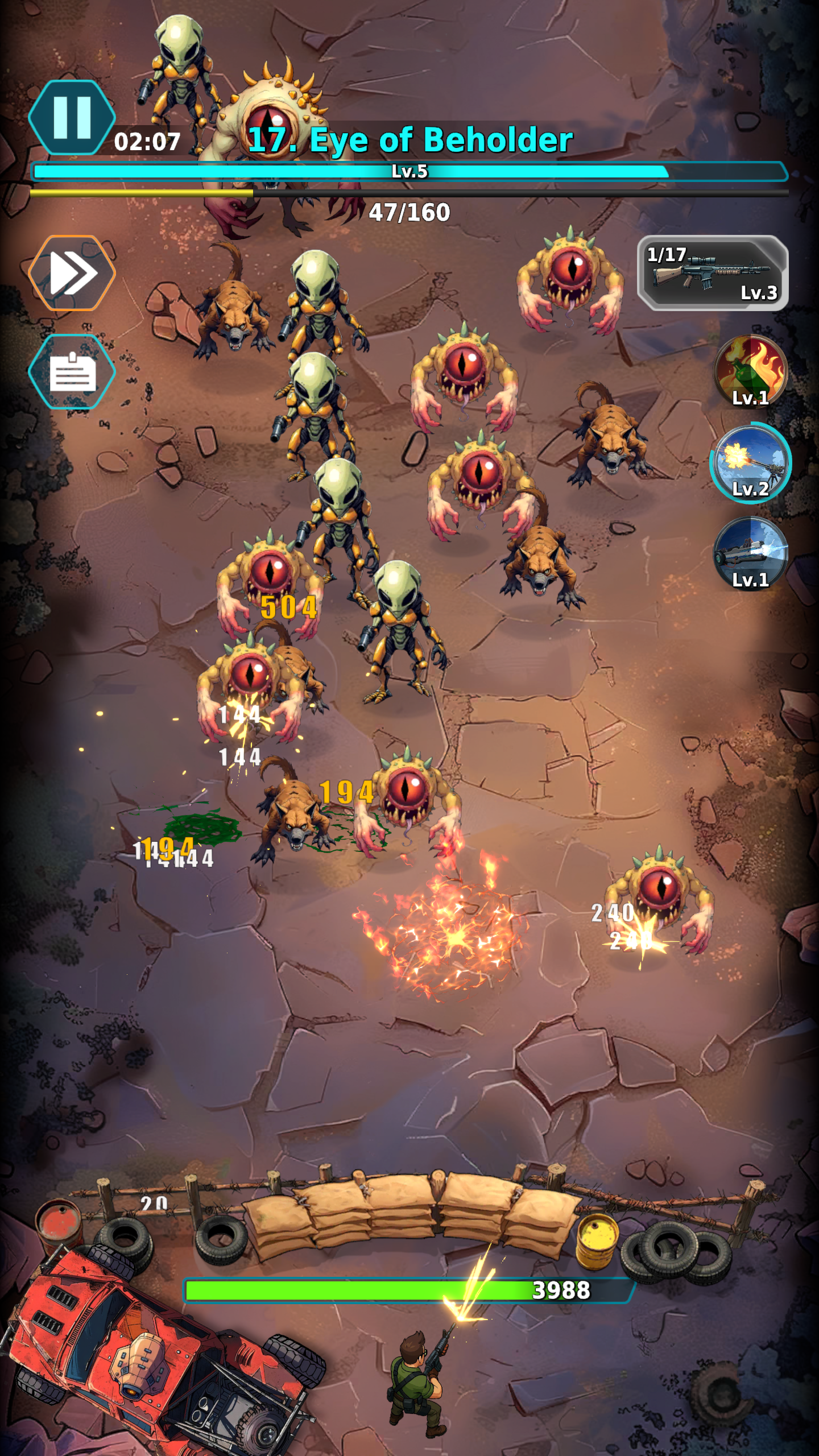Tap the Lv.5 banner under the title
The width and height of the screenshot is (819, 1456).
[x=411, y=171]
